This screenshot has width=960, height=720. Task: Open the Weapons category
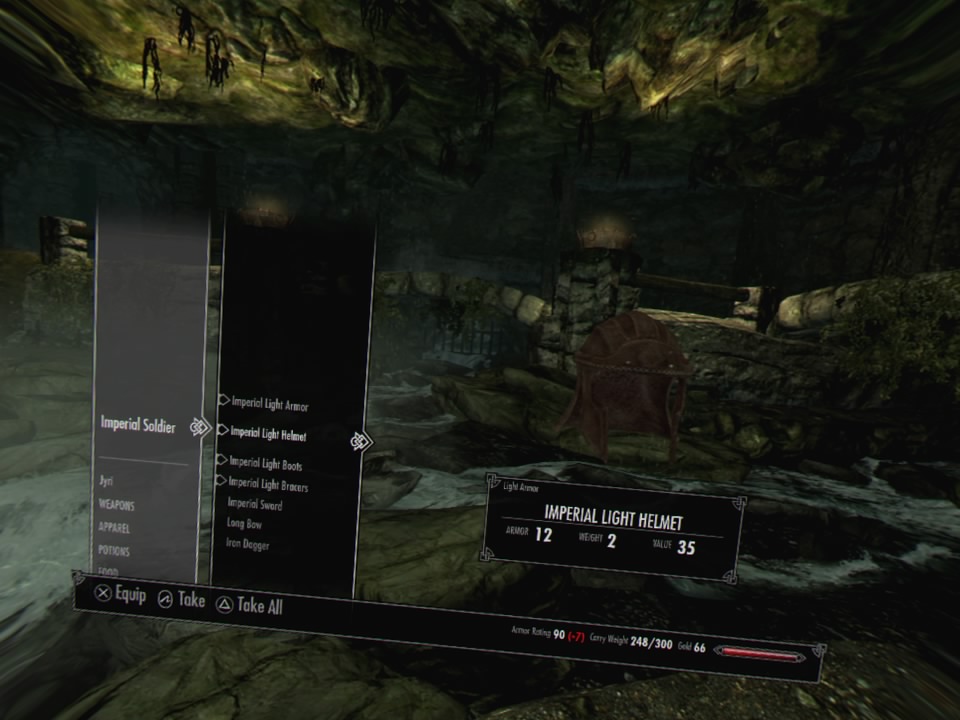[117, 505]
